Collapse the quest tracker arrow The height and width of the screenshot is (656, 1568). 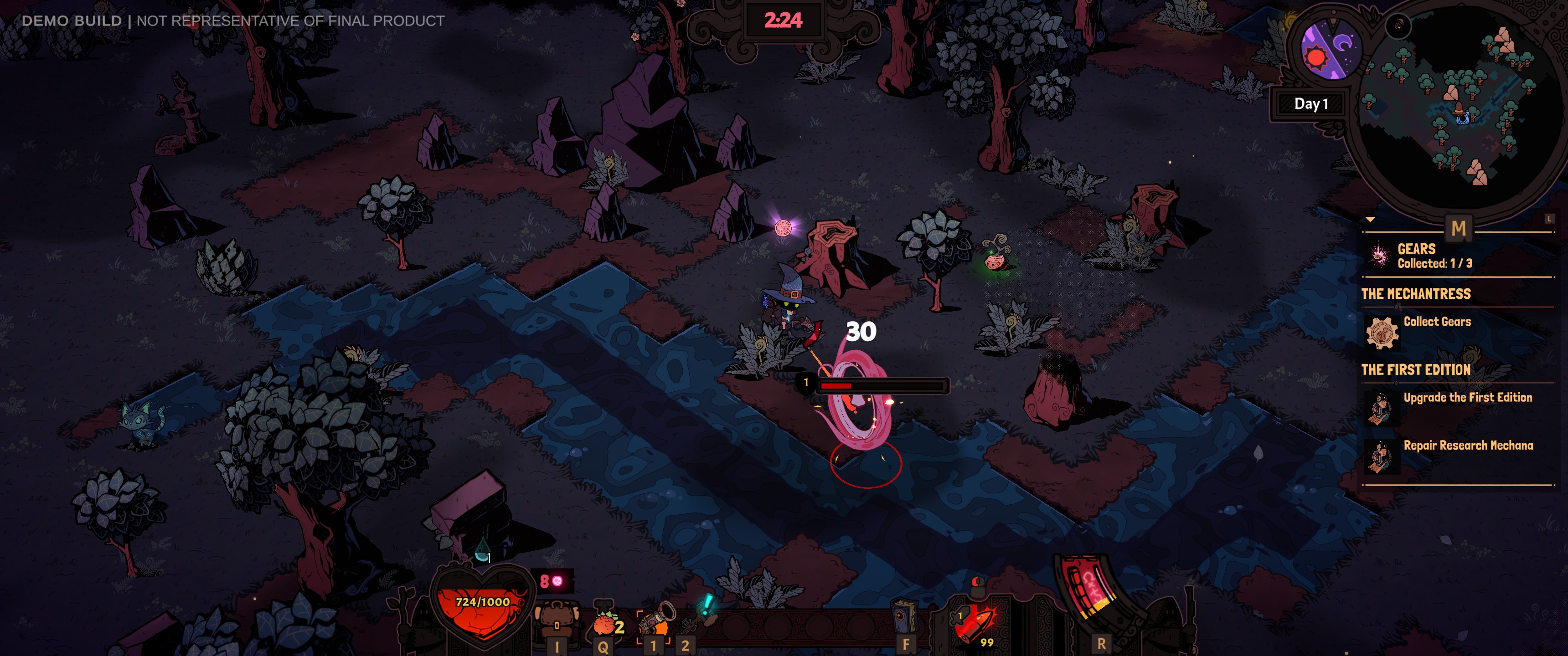point(1370,219)
